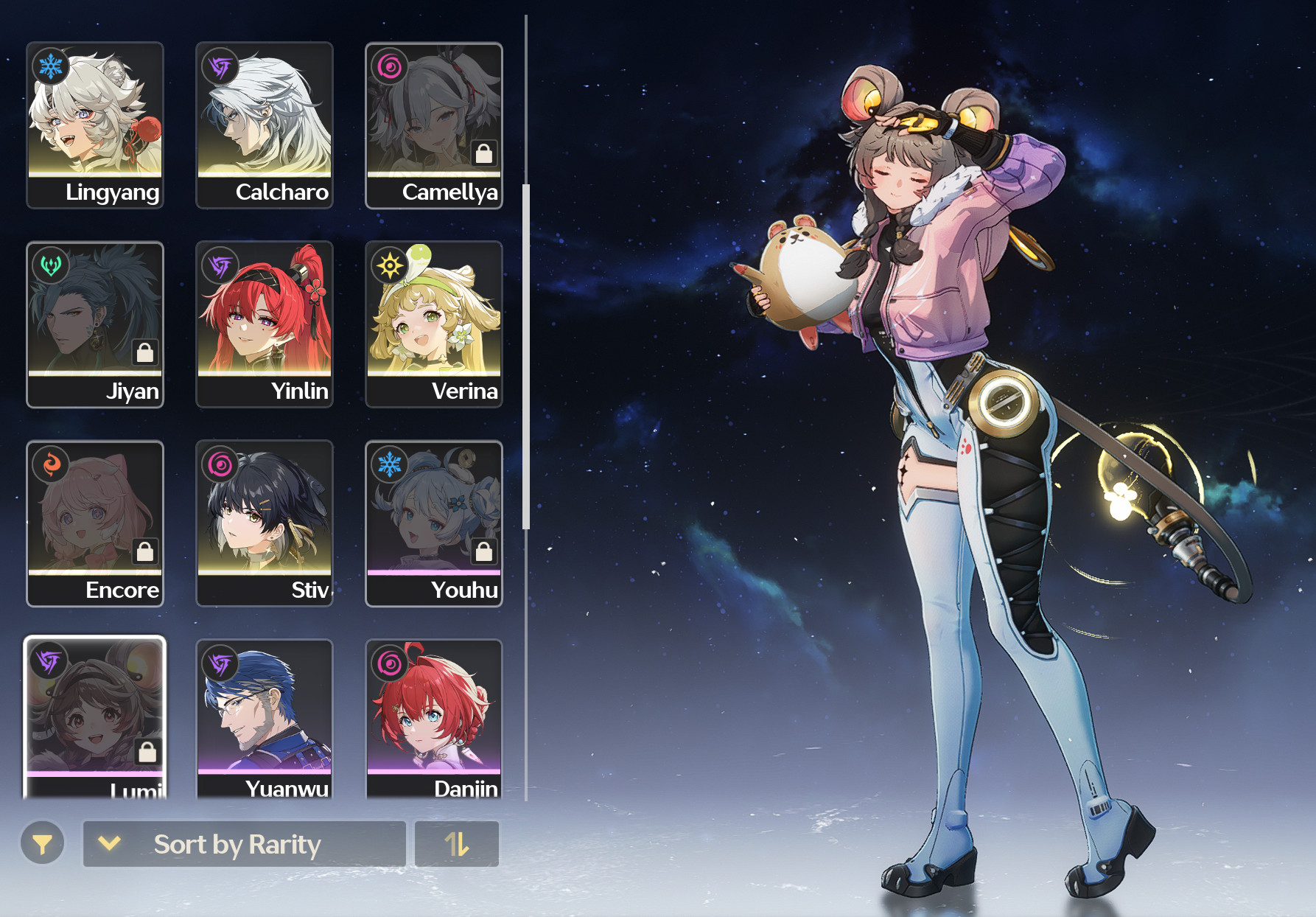1316x917 pixels.
Task: Click the Electro icon on Calcharo's portrait
Action: click(x=218, y=66)
